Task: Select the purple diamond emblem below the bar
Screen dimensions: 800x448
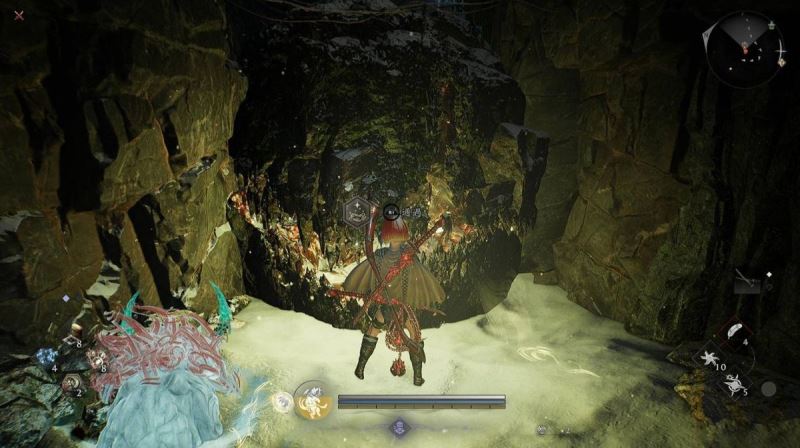Action: [400, 428]
